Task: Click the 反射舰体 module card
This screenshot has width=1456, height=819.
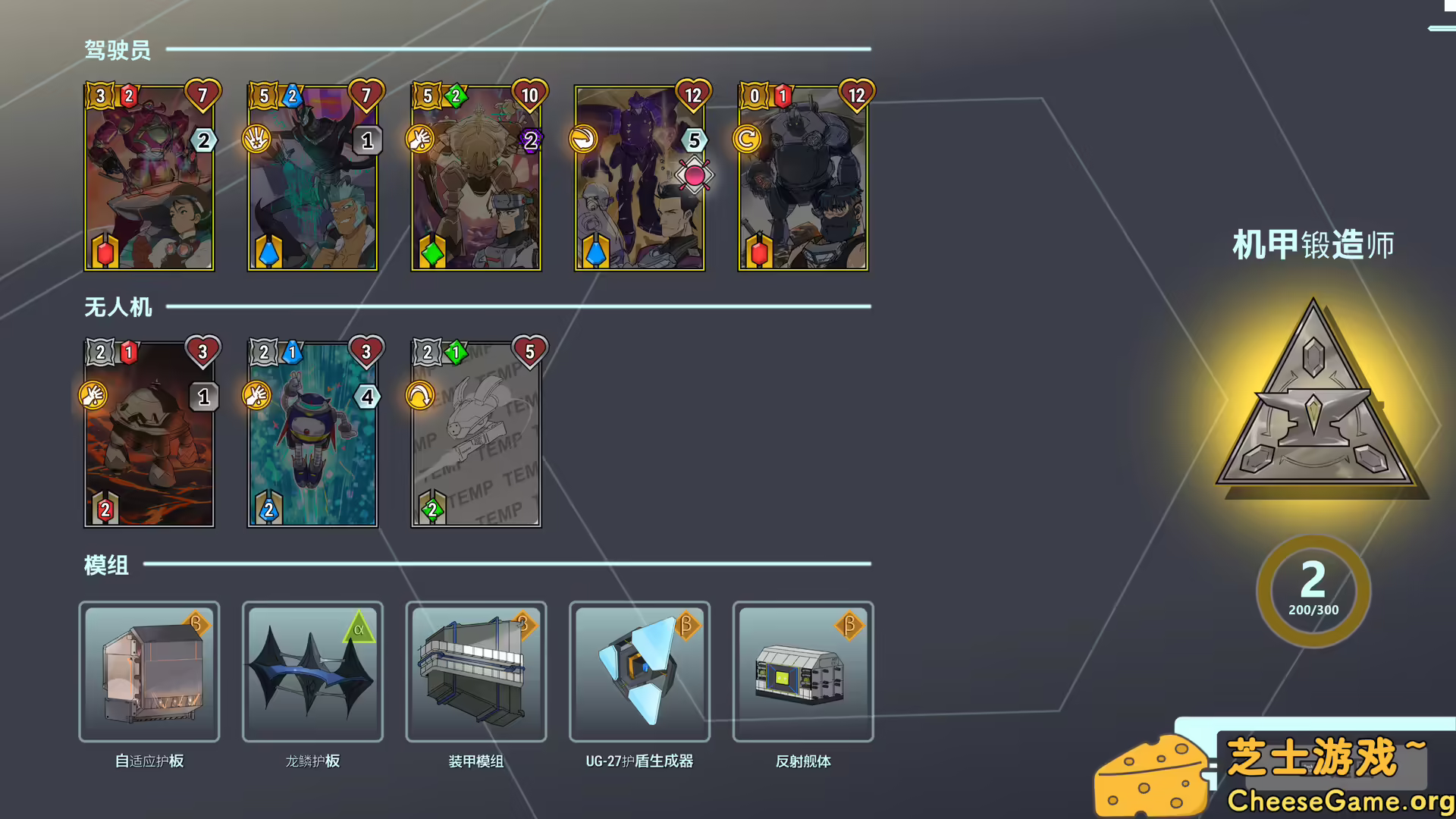Action: pos(803,673)
